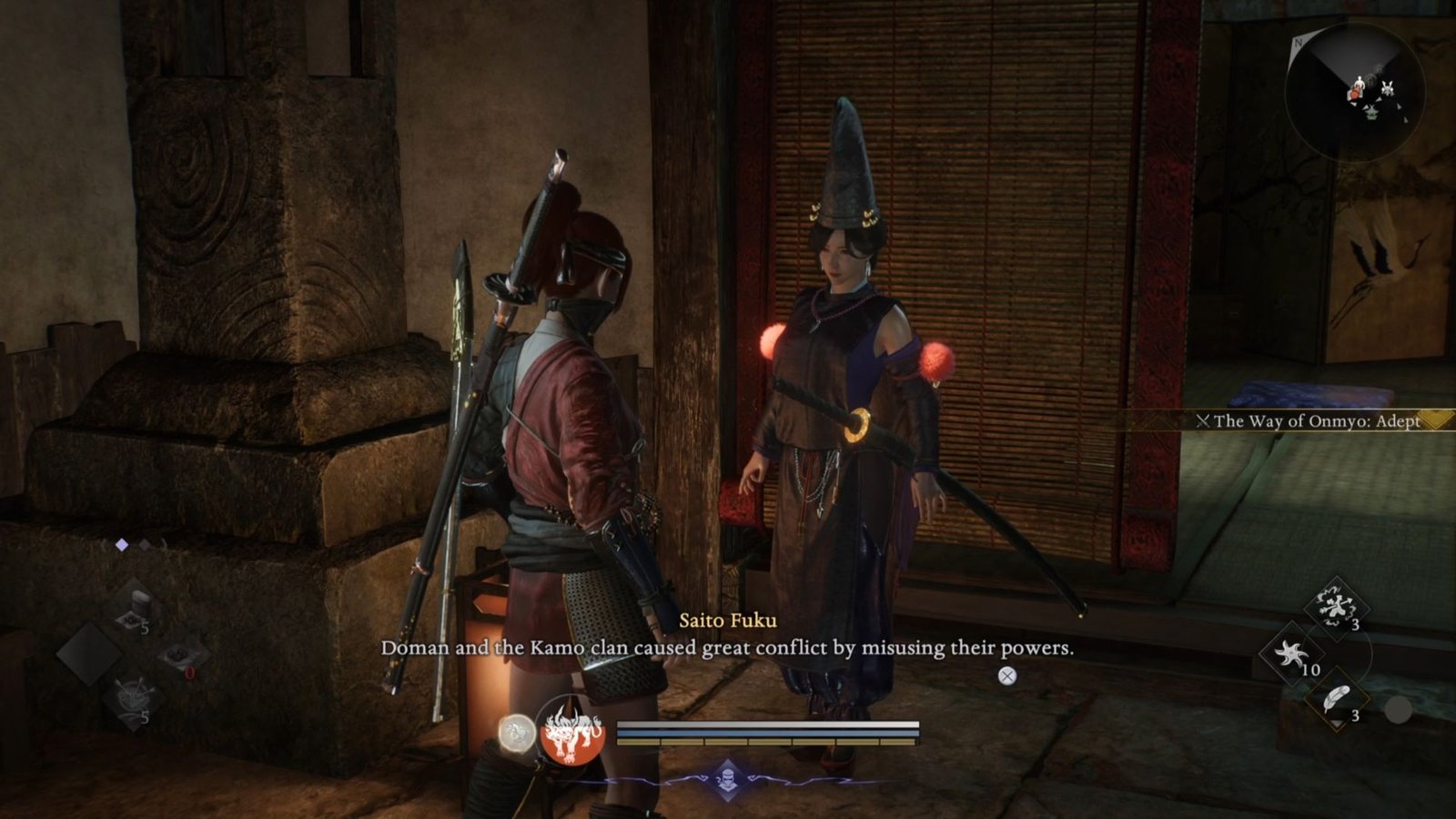The width and height of the screenshot is (1456, 819).
Task: Click the shuriken skill icon showing 10
Action: 1290,653
